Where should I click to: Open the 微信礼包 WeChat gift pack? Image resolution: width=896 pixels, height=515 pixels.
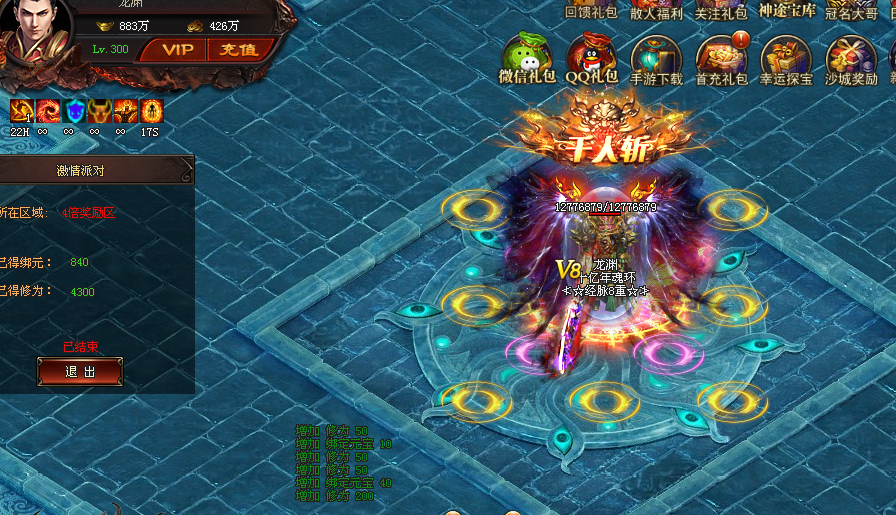click(x=526, y=58)
